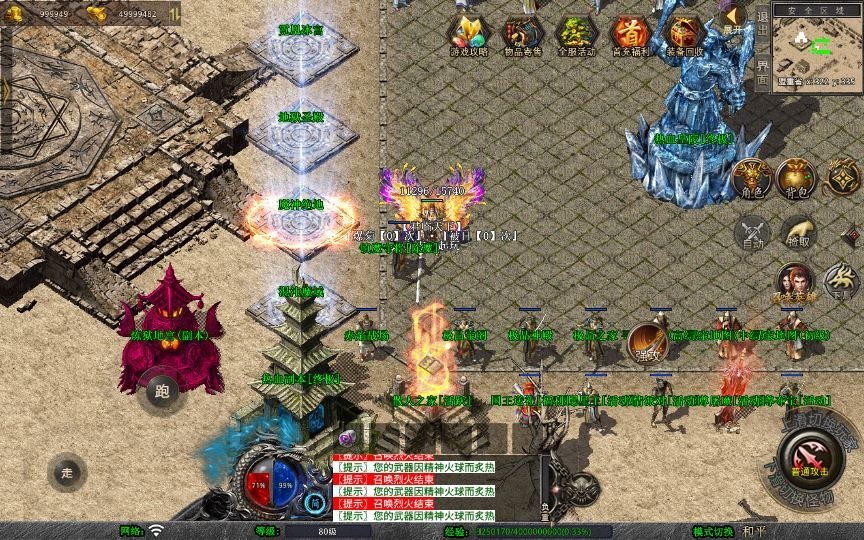This screenshot has width=864, height=540.
Task: Click the gold ingot currency icon
Action: 97,13
